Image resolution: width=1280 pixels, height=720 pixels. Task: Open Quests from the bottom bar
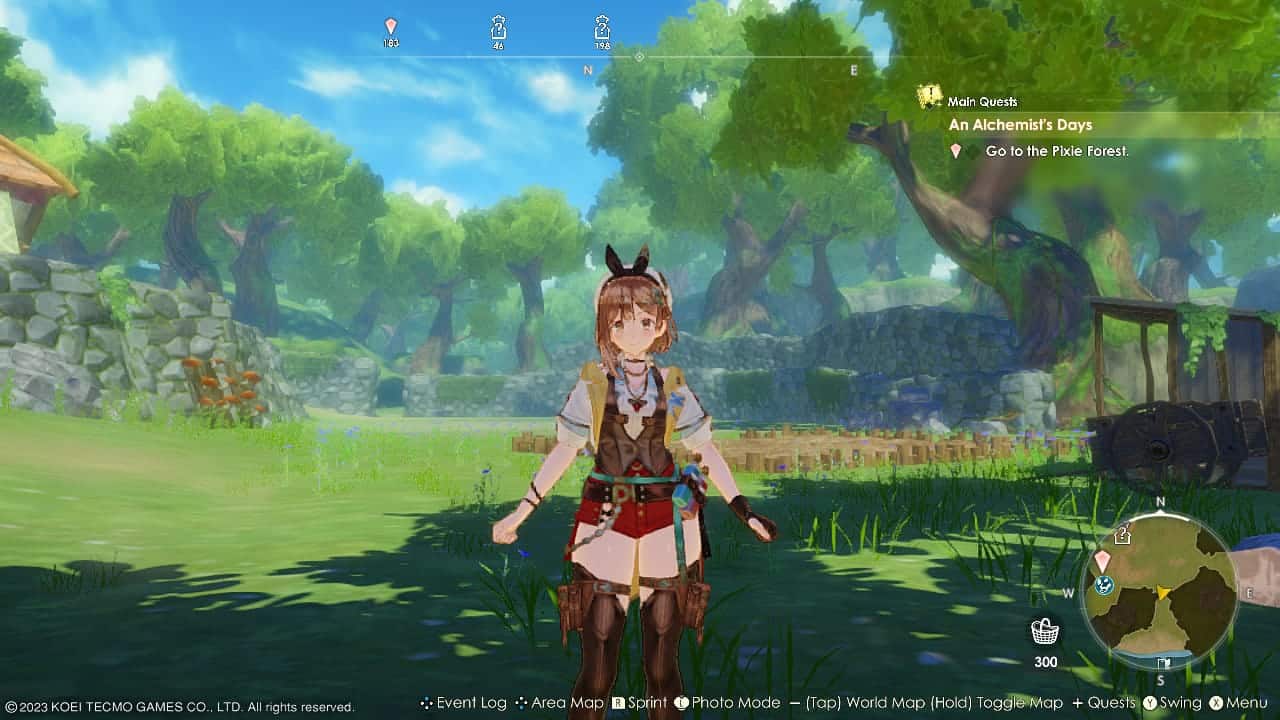(1111, 703)
